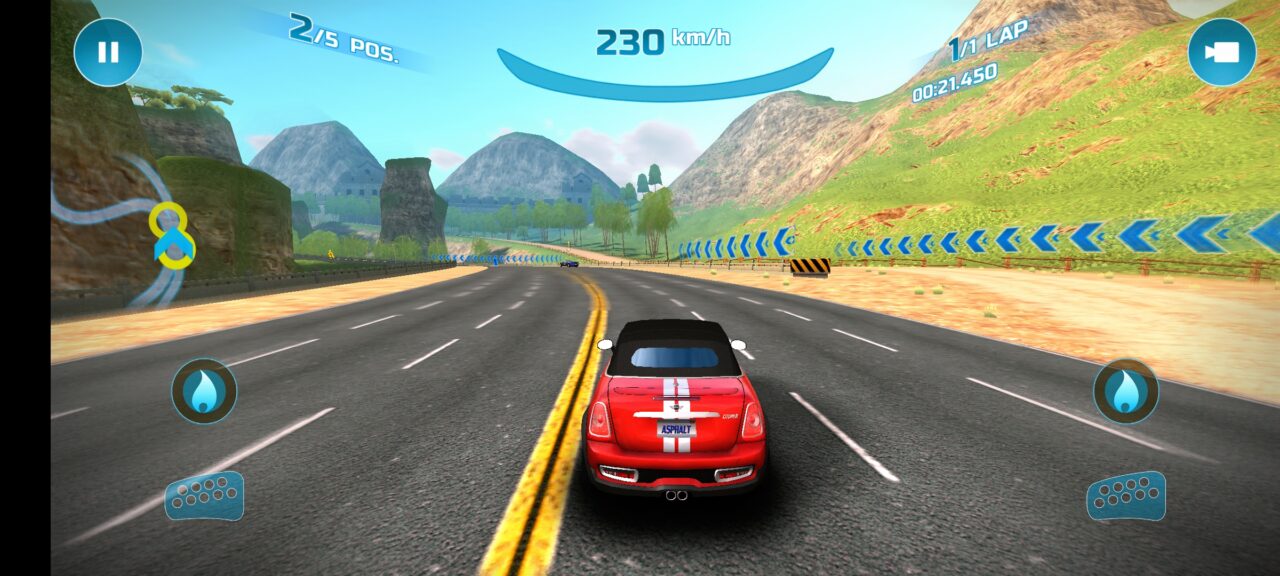Tap the right-side pedal control
This screenshot has width=1280, height=576.
1126,496
